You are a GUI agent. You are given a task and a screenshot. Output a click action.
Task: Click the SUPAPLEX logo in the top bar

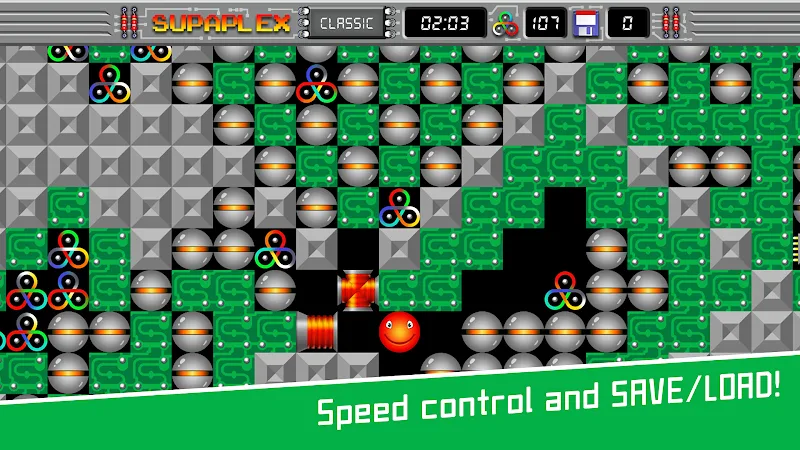(x=221, y=22)
